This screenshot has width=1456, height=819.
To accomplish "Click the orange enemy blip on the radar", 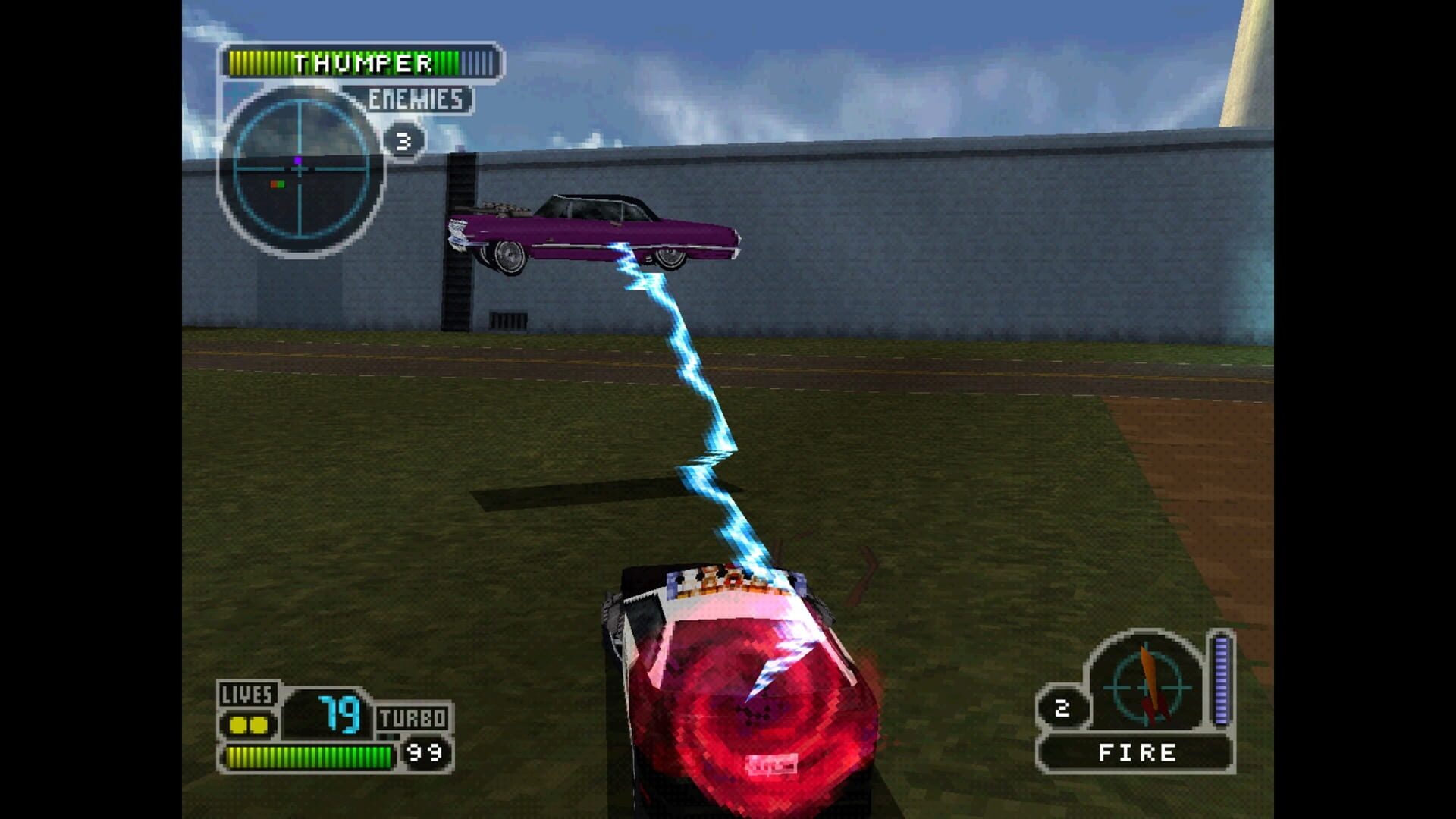I will tap(273, 184).
